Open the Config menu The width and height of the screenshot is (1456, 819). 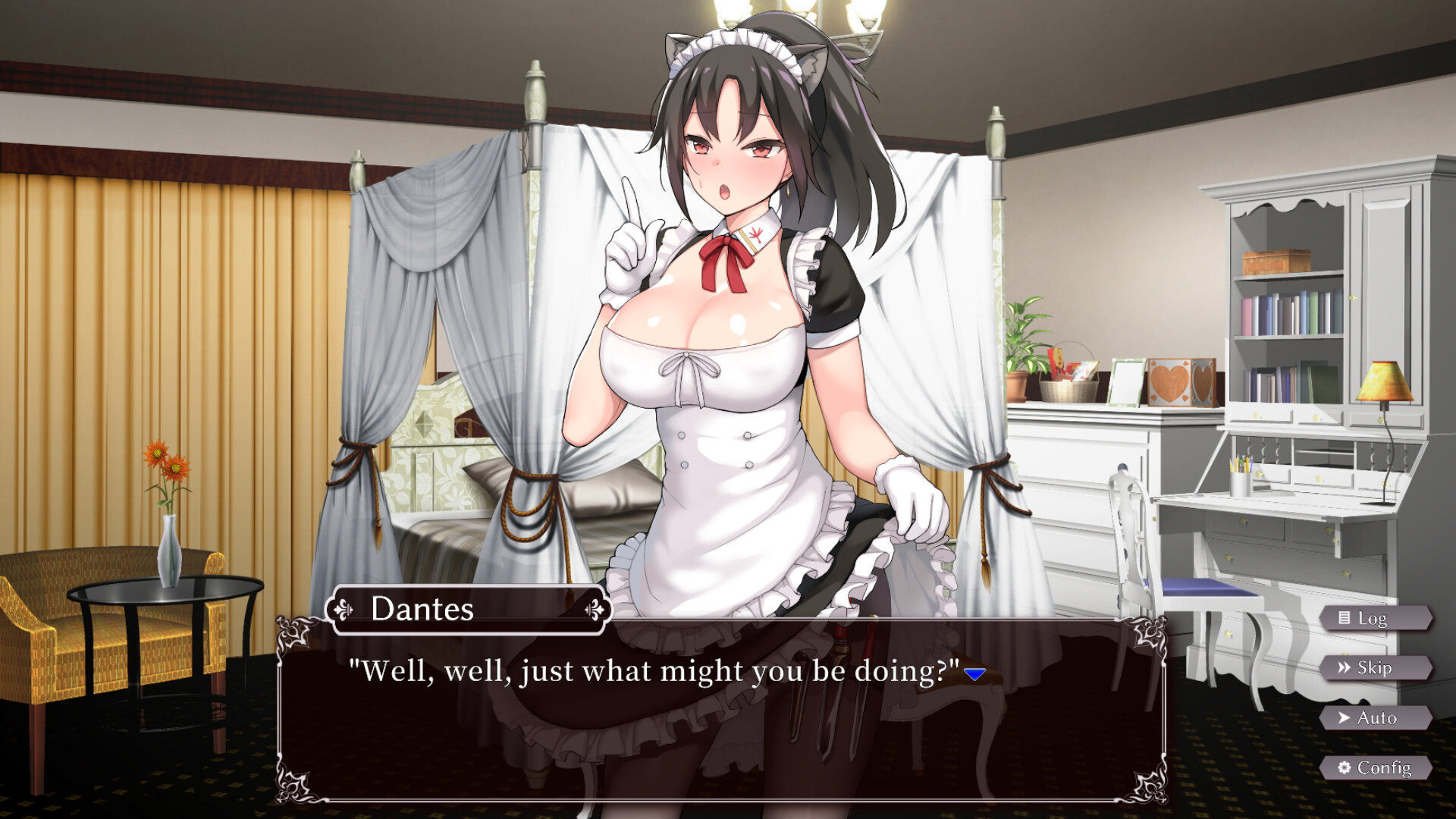1374,767
